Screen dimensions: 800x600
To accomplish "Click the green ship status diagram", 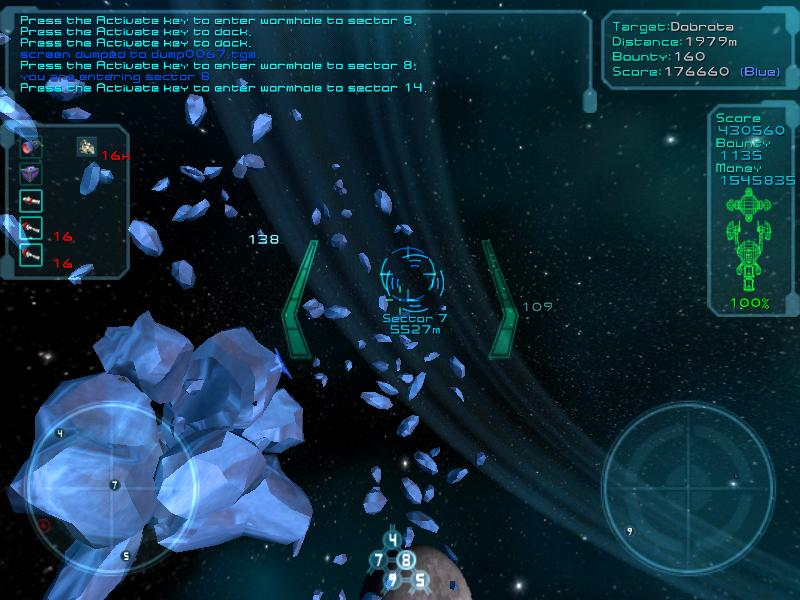I will pos(748,241).
